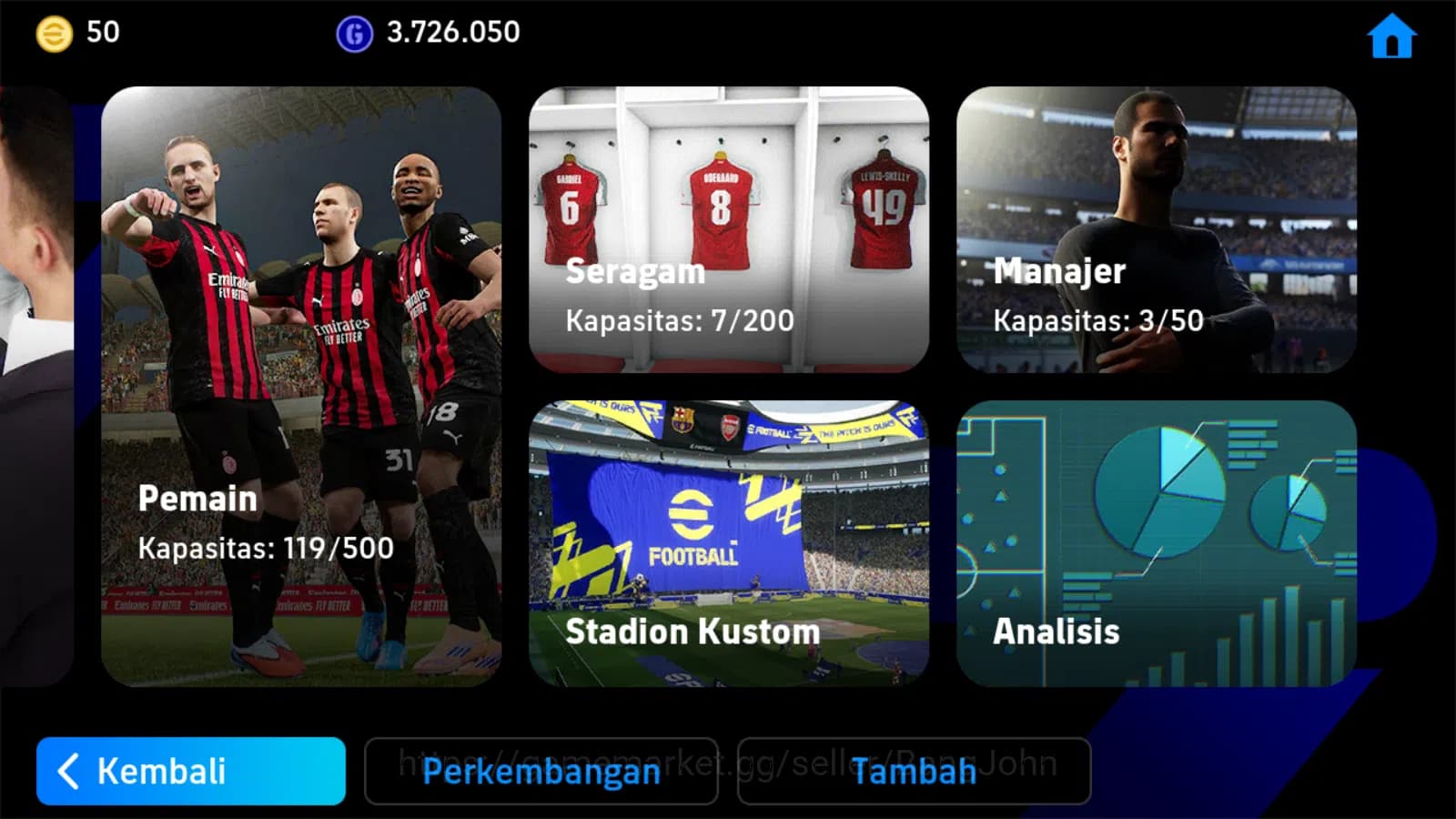The image size is (1456, 819).
Task: Click the Seragam card title text
Action: [634, 270]
